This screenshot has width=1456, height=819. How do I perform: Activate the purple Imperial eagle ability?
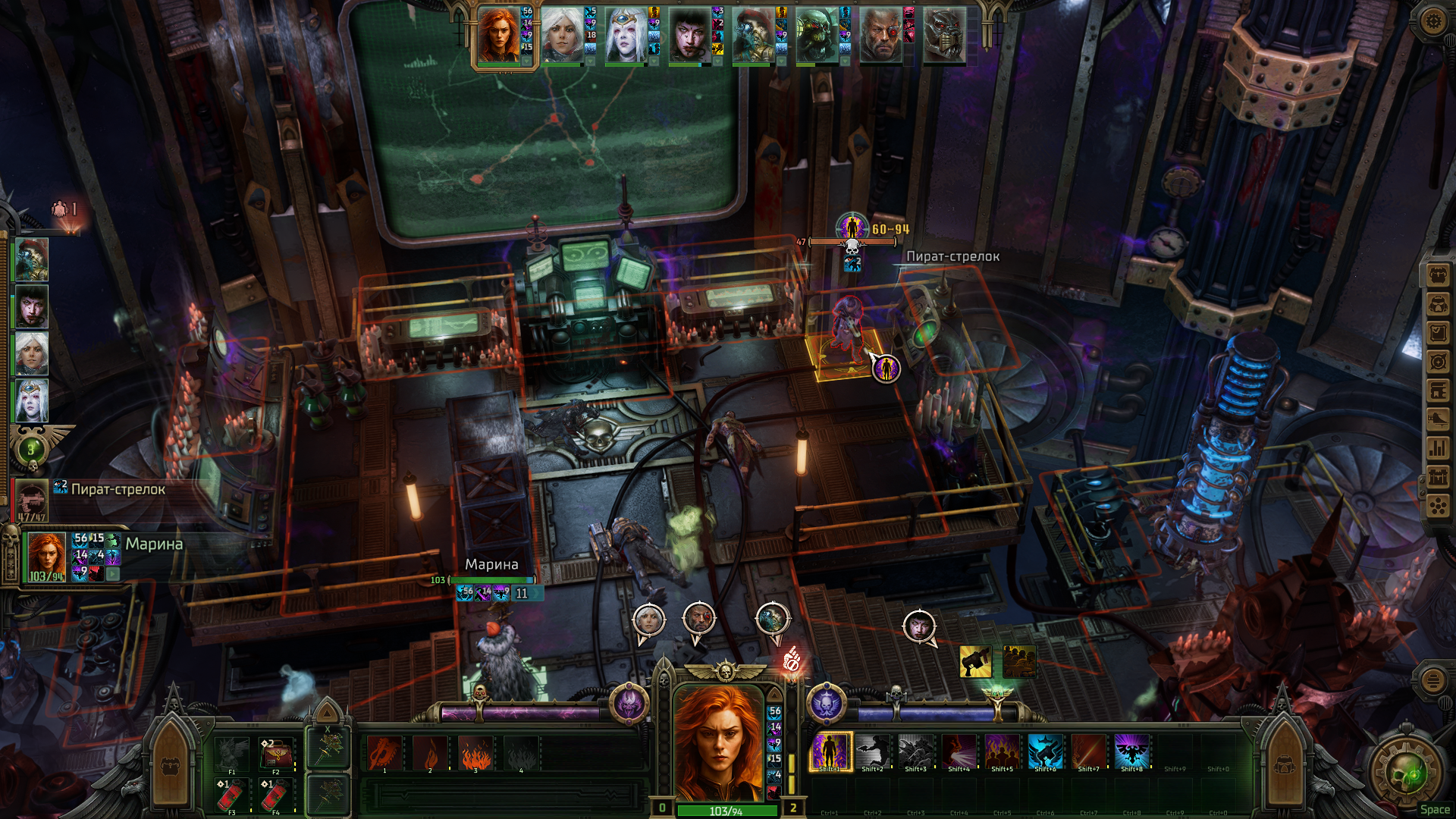pyautogui.click(x=1131, y=752)
